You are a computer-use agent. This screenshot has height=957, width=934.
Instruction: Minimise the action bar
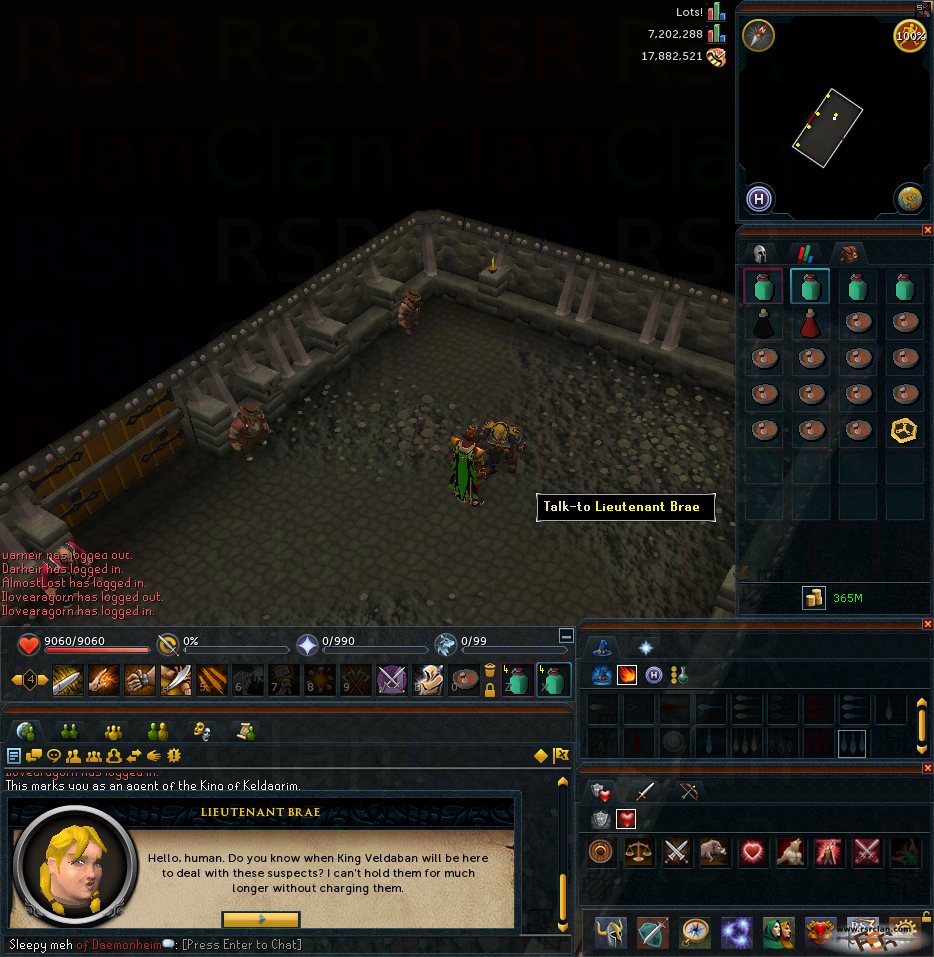click(566, 635)
